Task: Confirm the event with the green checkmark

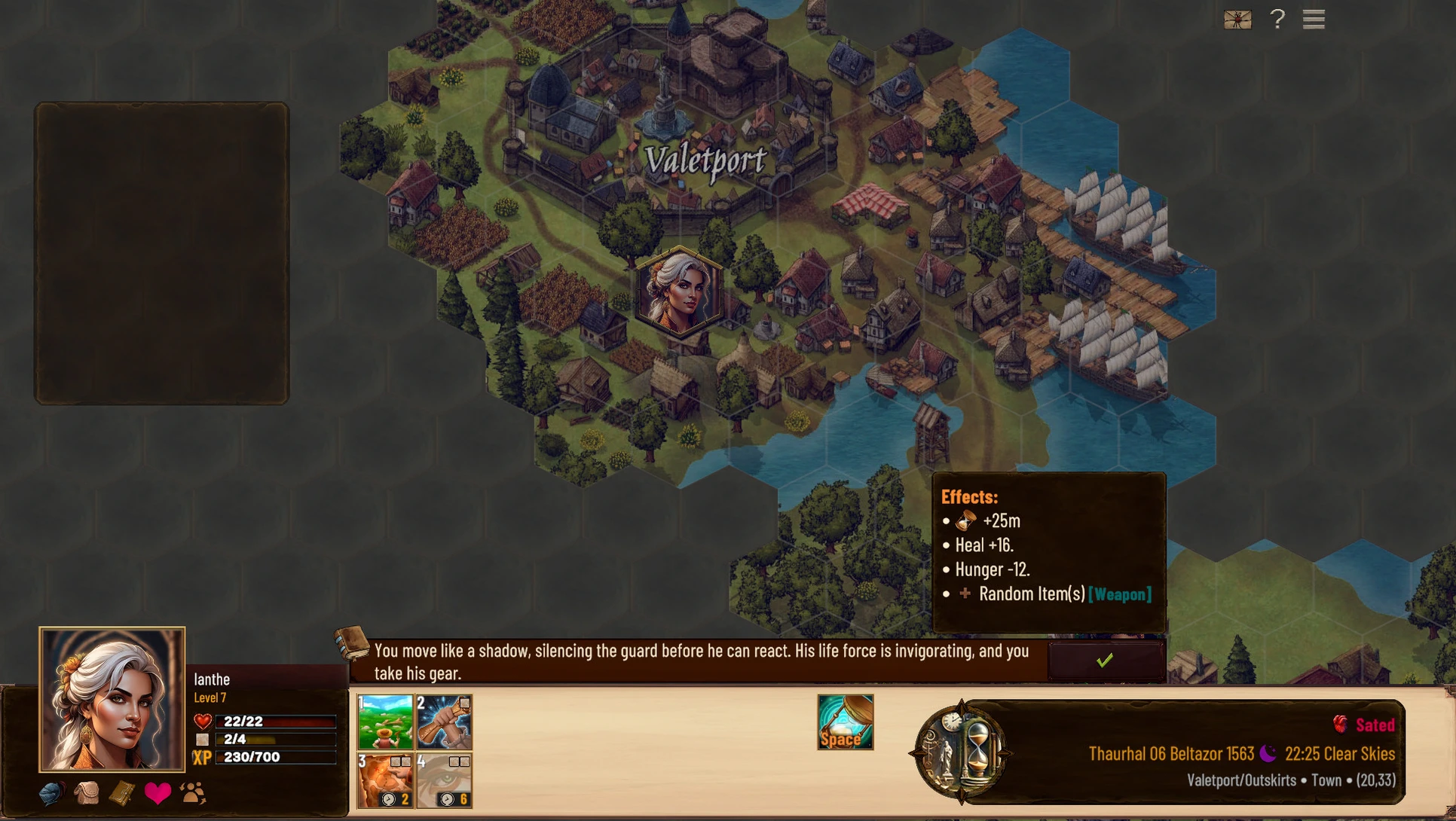Action: pos(1105,661)
